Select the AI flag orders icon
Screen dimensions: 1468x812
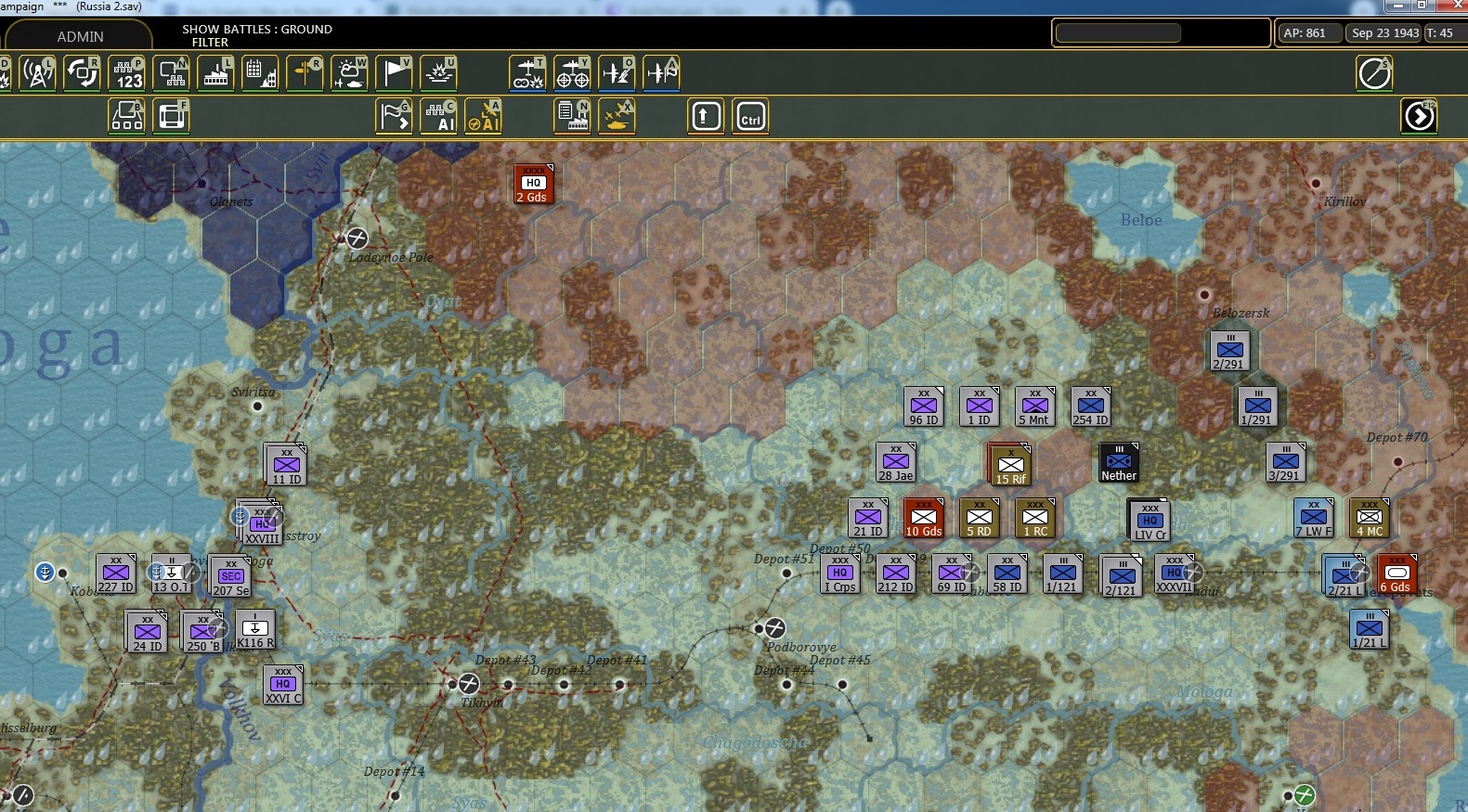click(x=394, y=117)
